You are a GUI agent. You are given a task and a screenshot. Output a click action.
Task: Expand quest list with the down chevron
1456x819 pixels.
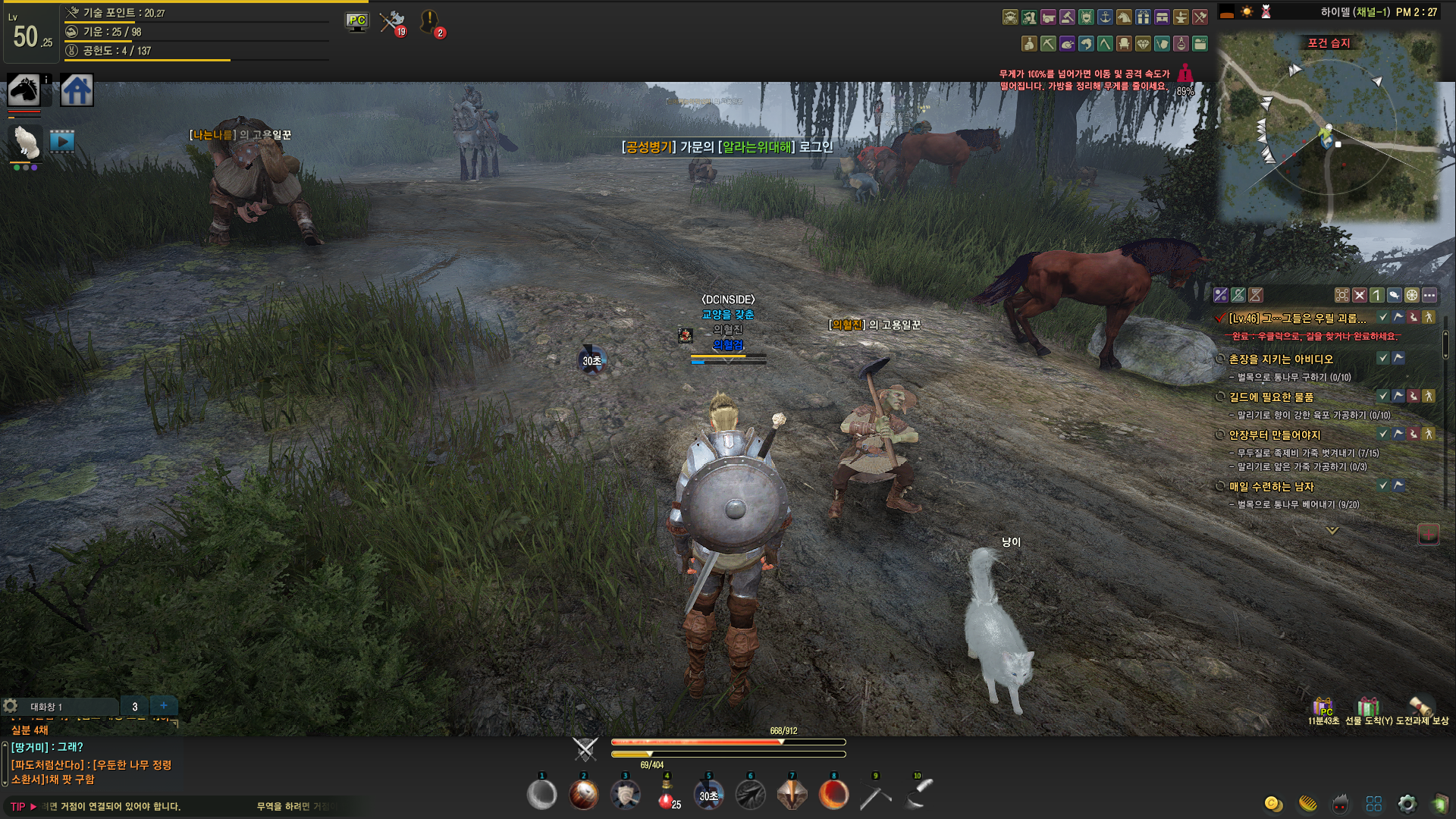pos(1332,531)
